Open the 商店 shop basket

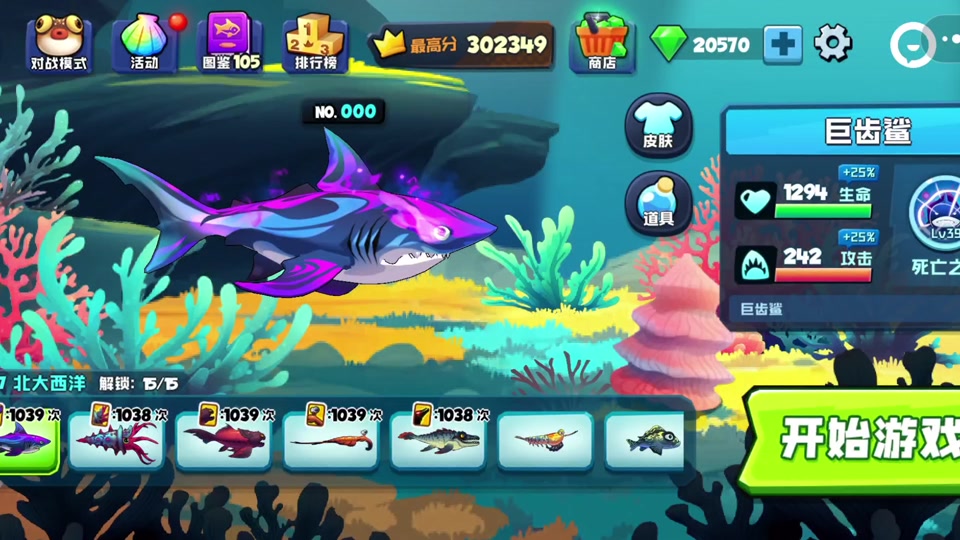point(602,44)
